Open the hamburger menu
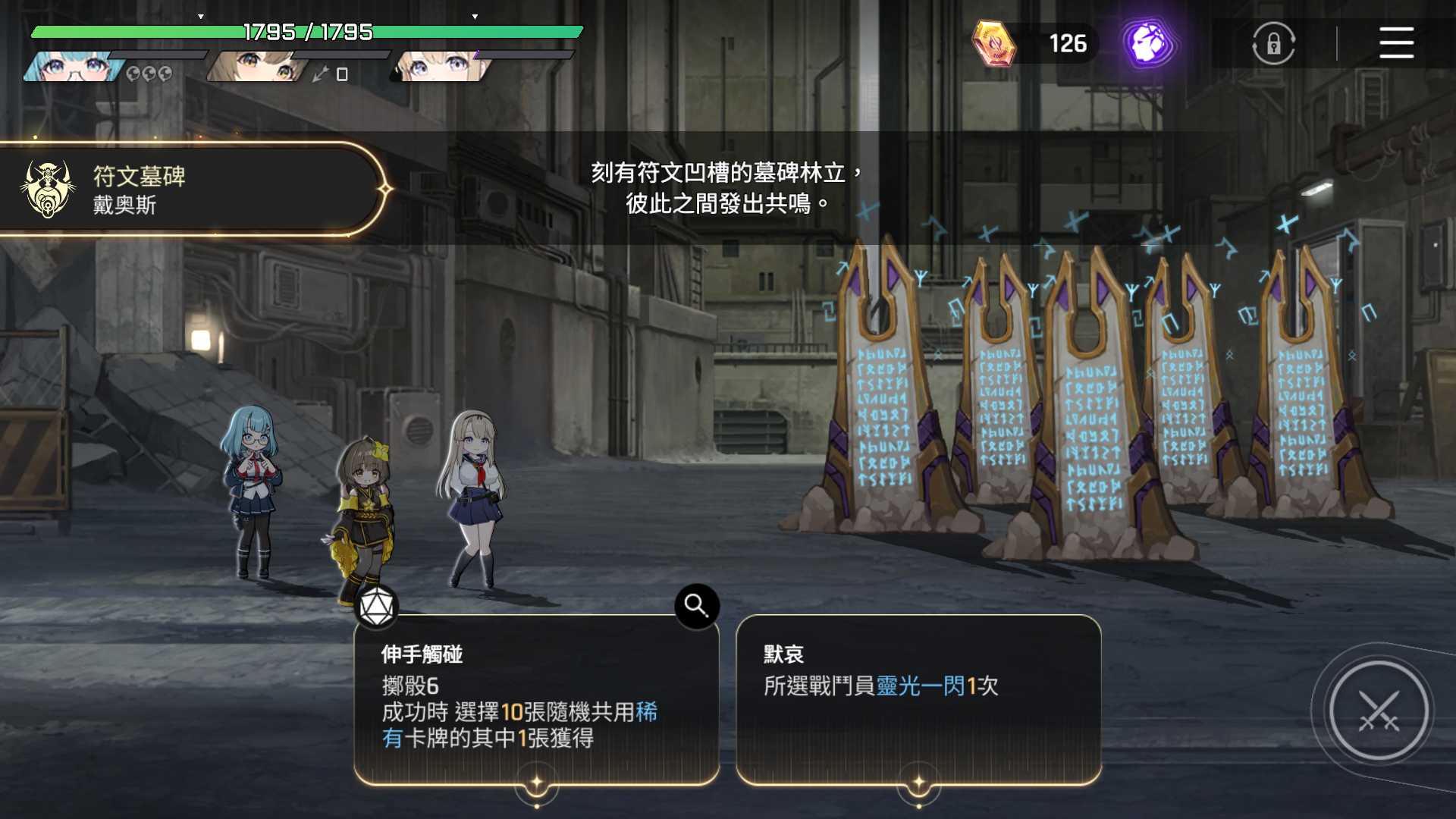Image resolution: width=1456 pixels, height=819 pixels. point(1395,43)
